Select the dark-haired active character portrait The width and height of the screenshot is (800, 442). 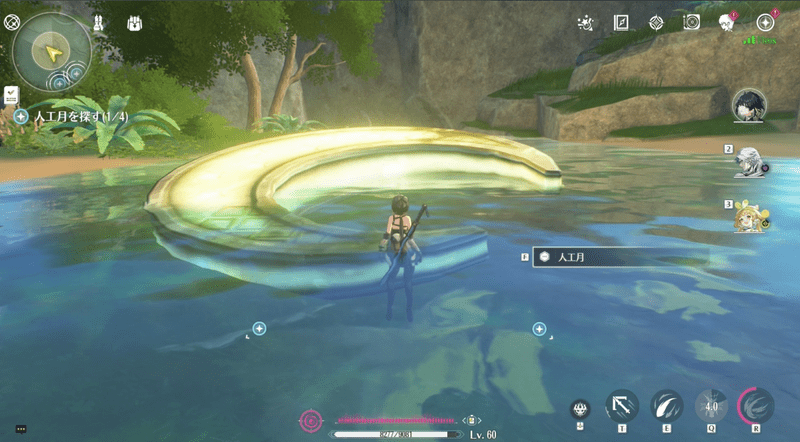tap(749, 104)
